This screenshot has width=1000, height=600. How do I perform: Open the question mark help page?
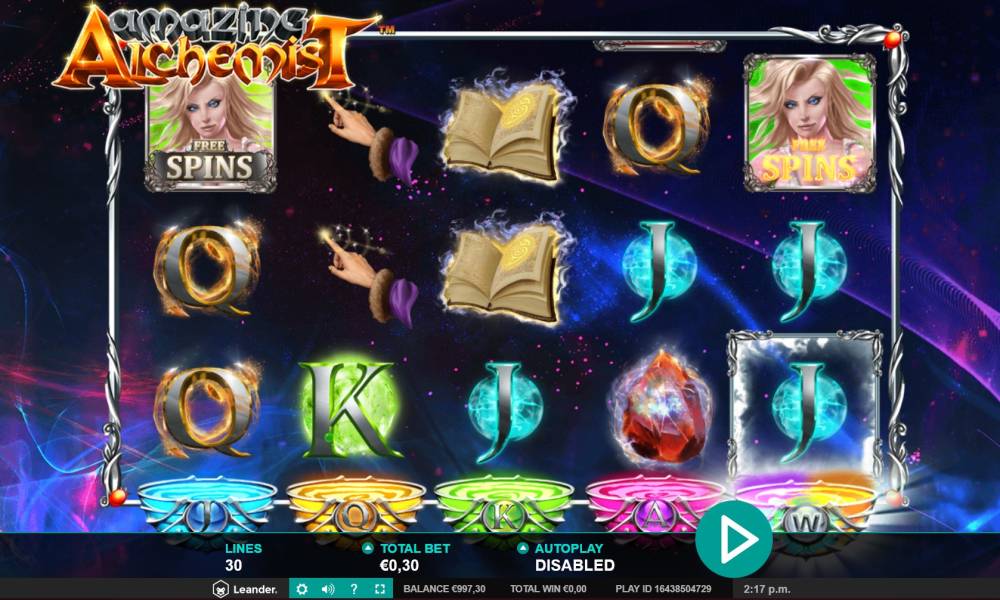353,589
